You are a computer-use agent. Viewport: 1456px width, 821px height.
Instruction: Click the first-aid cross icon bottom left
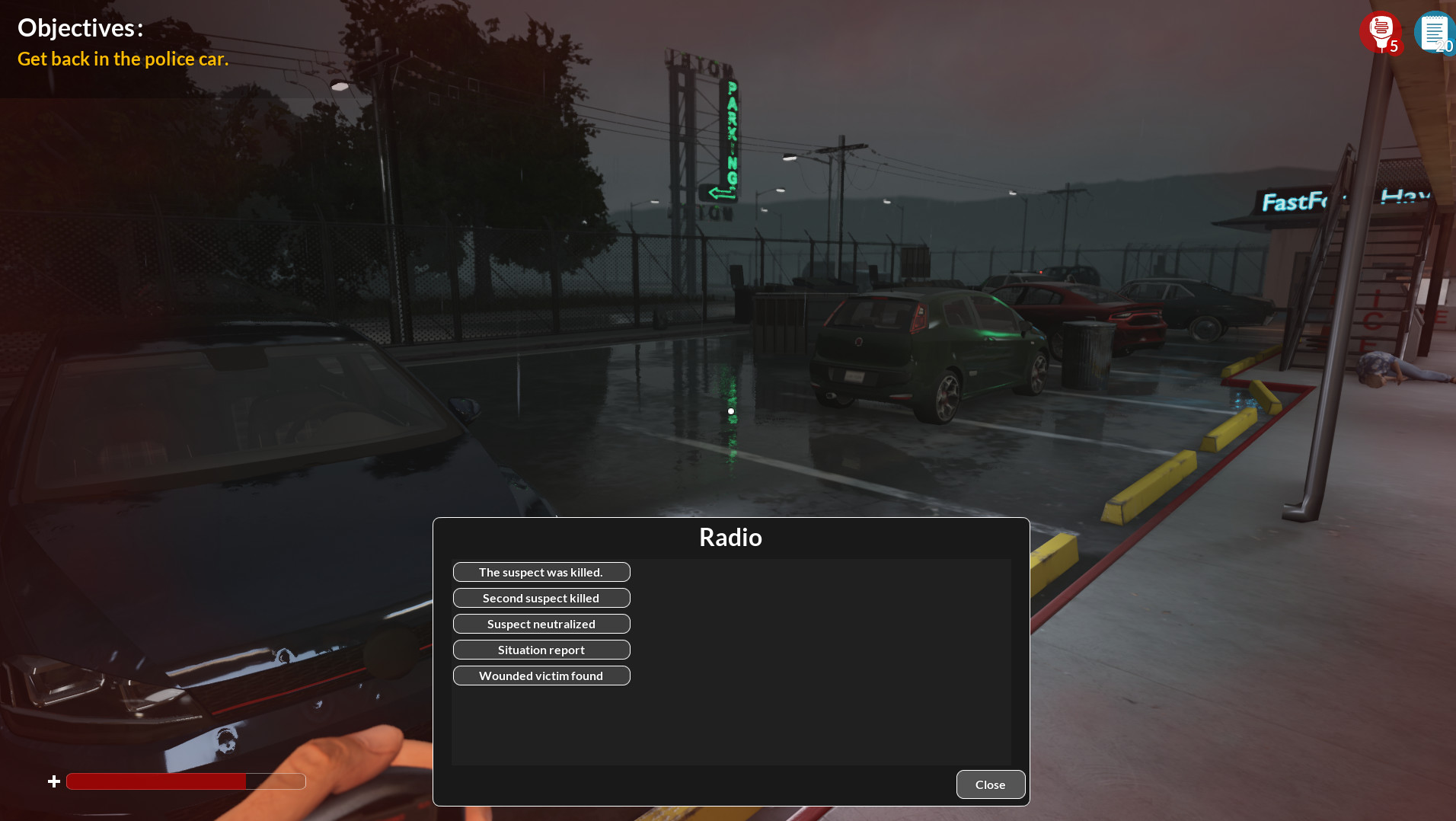click(53, 781)
